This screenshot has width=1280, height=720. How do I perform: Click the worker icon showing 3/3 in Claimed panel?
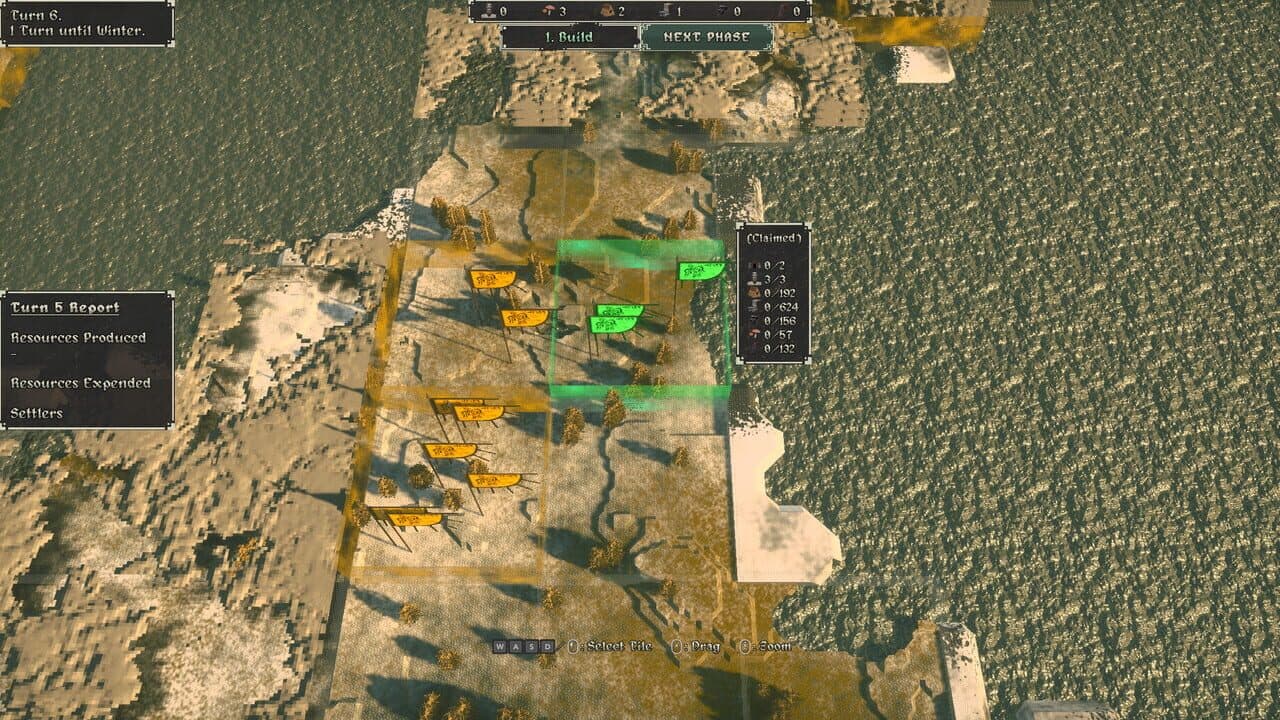click(754, 278)
